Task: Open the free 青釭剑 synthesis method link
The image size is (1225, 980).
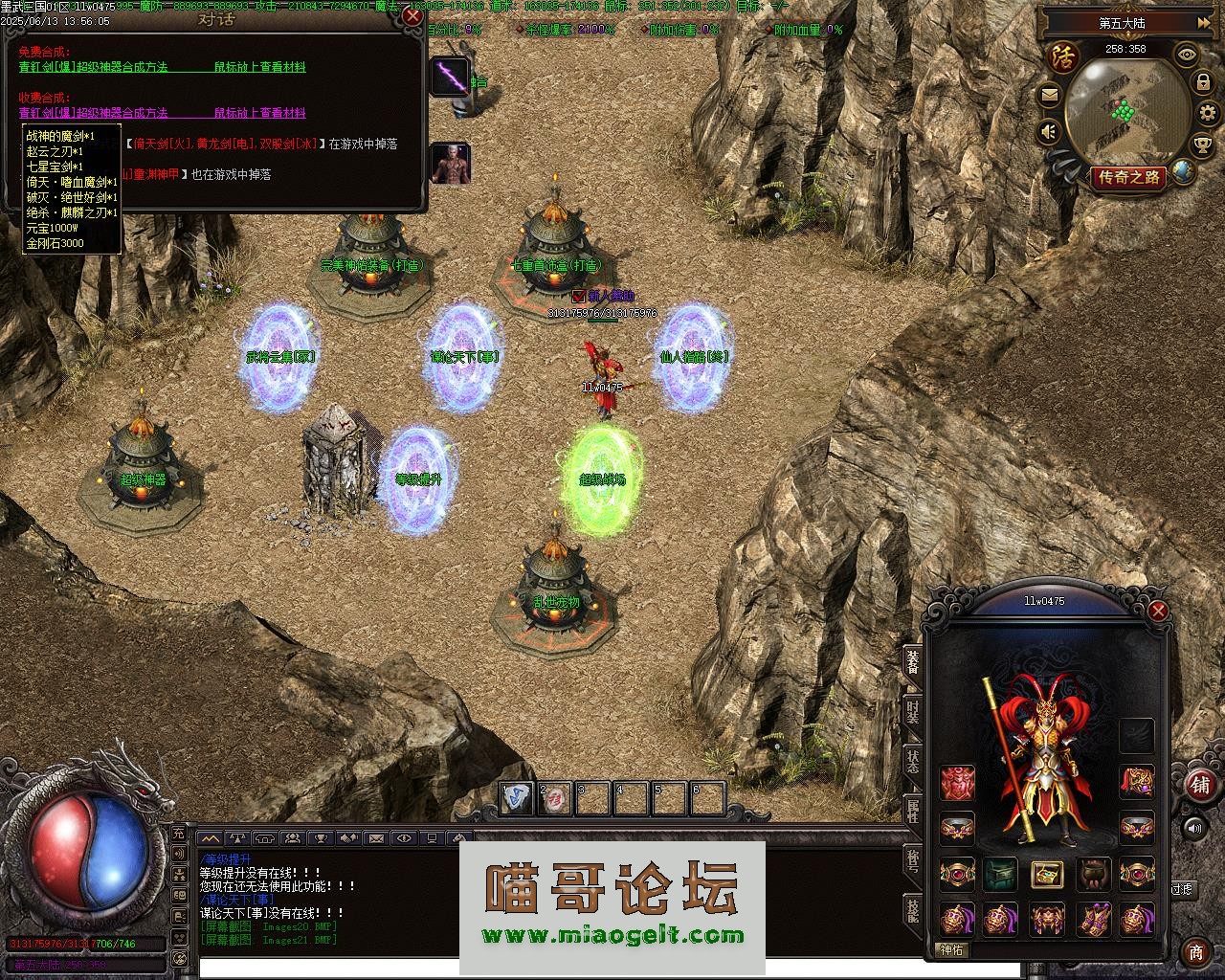Action: pos(93,67)
